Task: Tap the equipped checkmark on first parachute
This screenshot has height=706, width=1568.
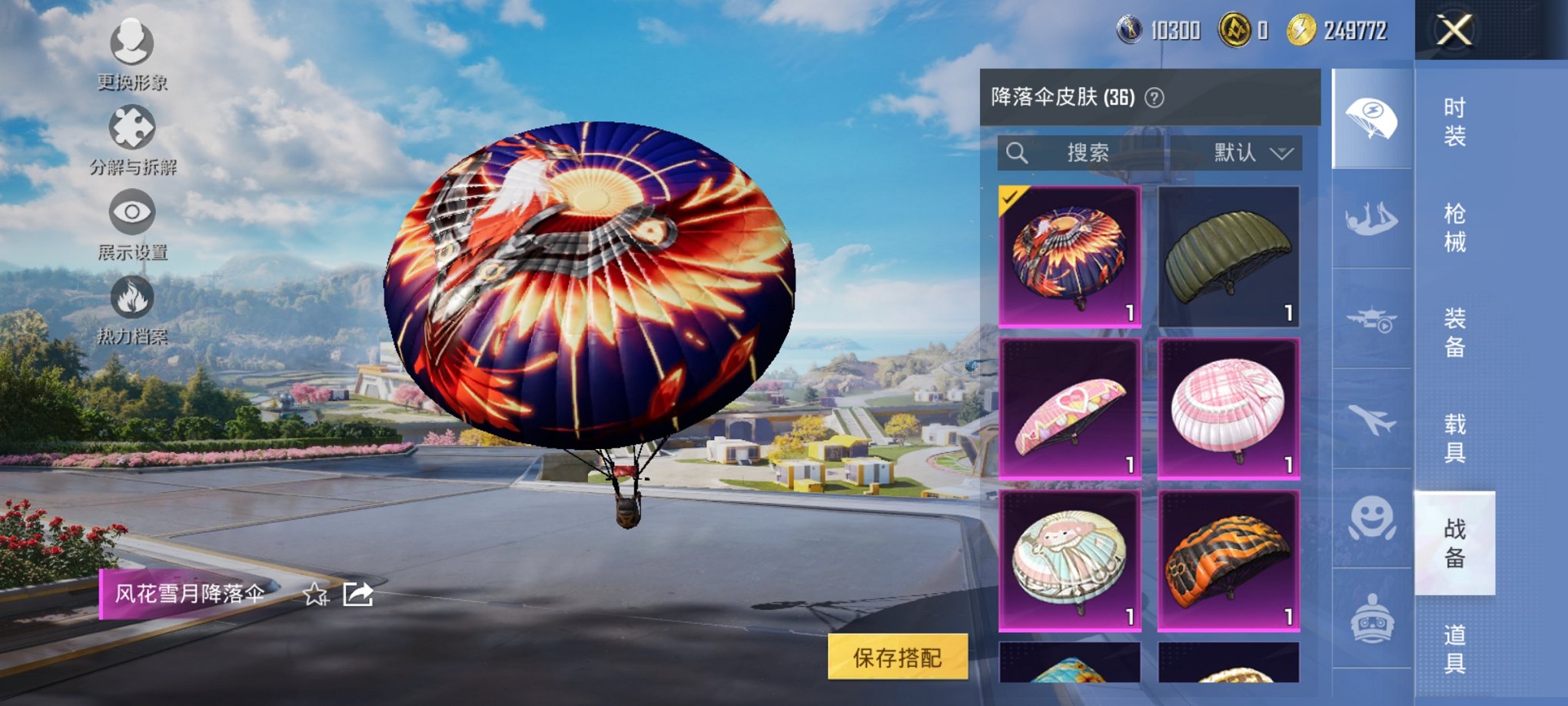Action: click(1009, 199)
